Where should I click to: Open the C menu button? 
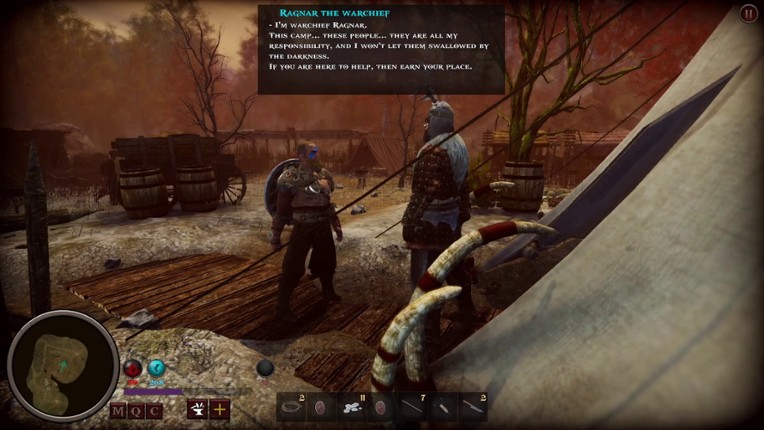pos(154,410)
